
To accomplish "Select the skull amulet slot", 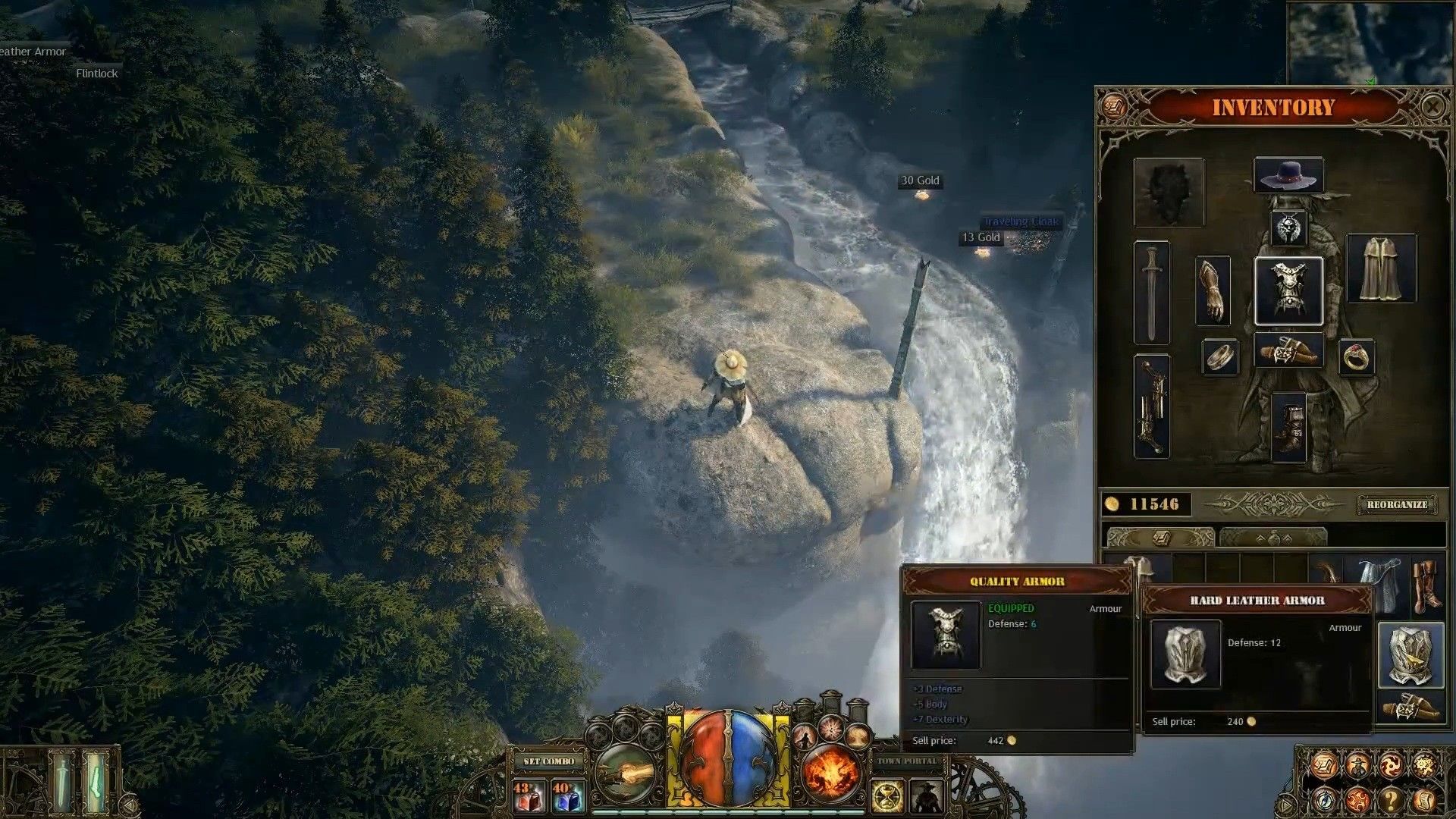I will 1288,228.
